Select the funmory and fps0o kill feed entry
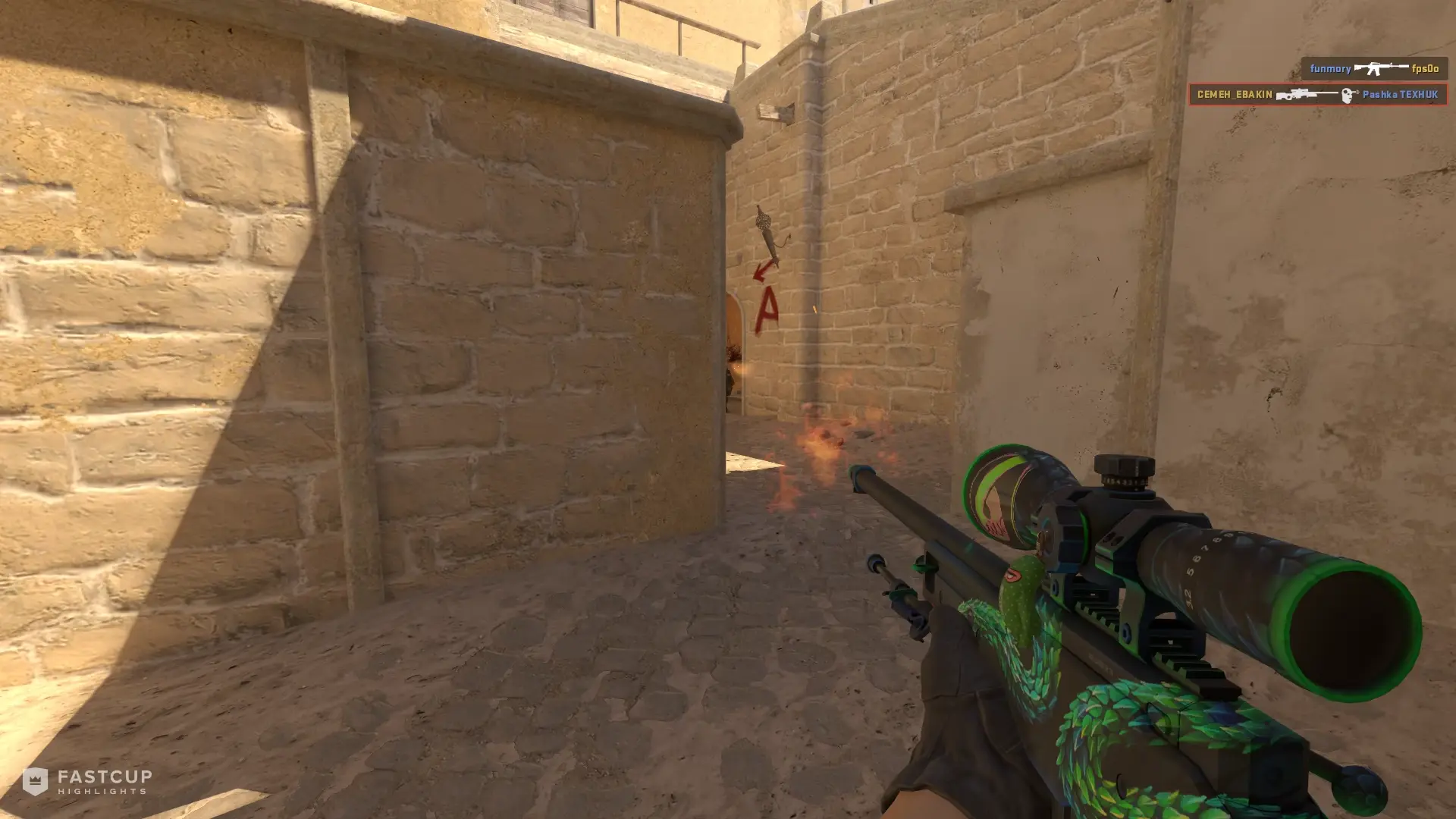 click(x=1373, y=69)
